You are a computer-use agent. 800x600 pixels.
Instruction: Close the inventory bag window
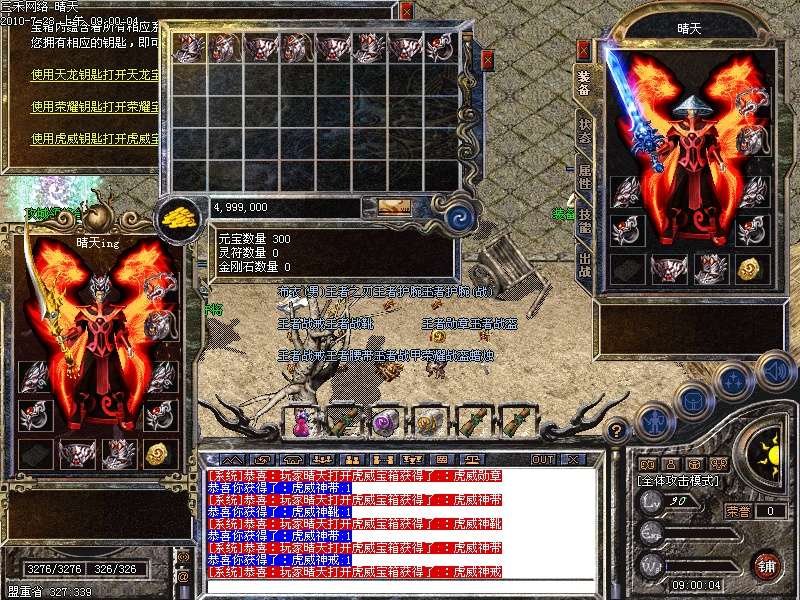pyautogui.click(x=487, y=60)
